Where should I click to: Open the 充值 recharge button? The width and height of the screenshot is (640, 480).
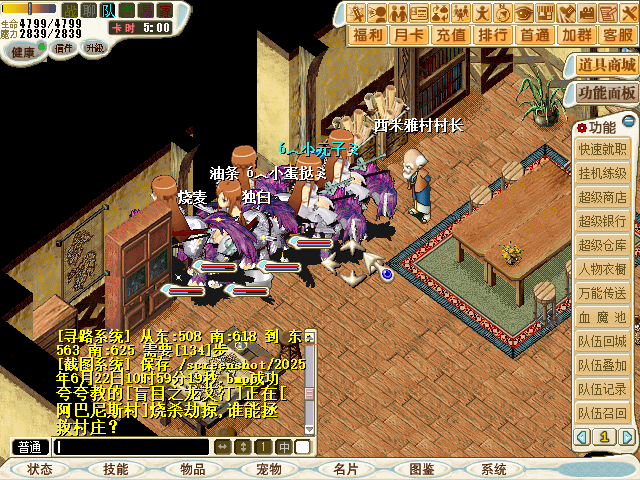452,34
